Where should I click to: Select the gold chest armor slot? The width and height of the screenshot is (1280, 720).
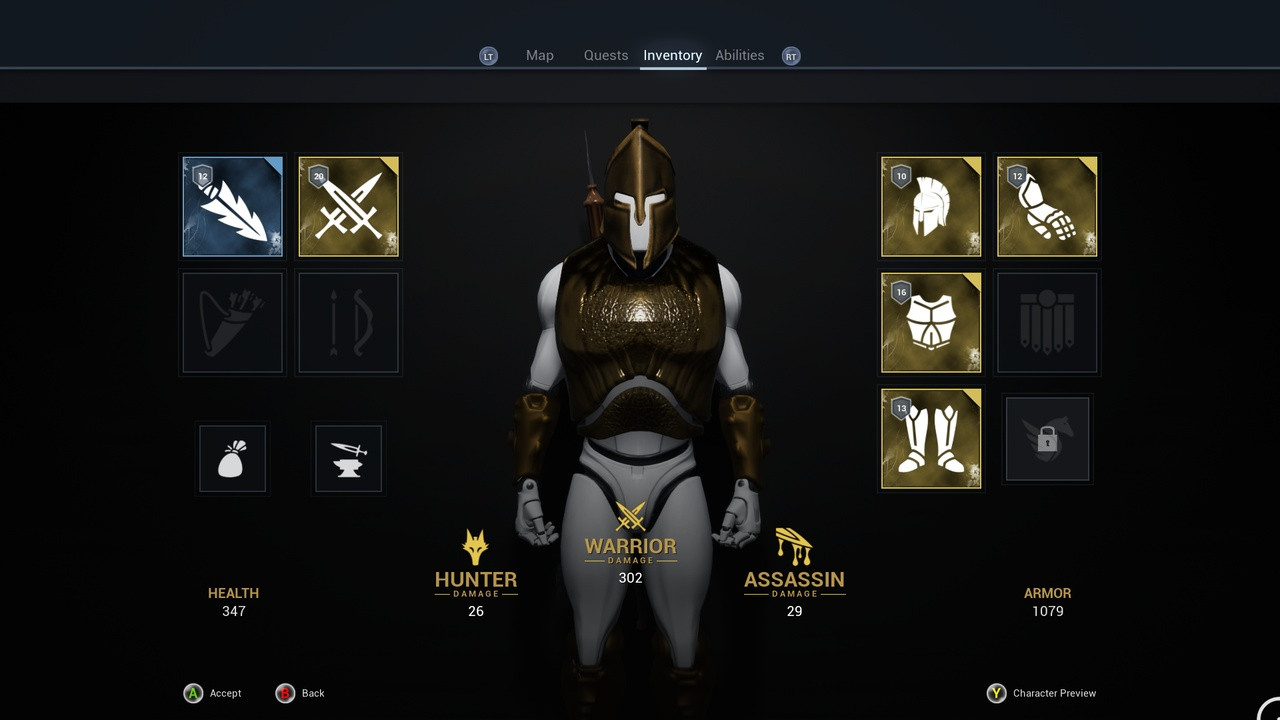pyautogui.click(x=931, y=322)
